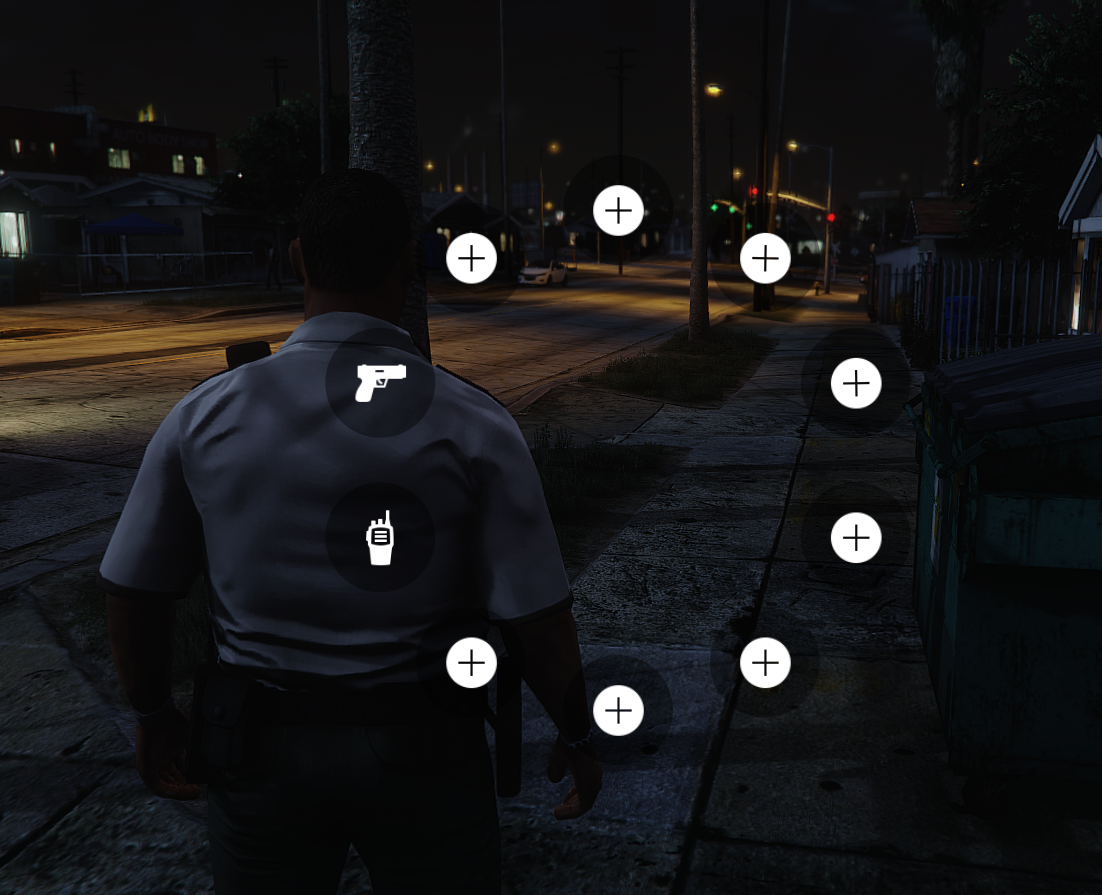Select the pistol slot in the radial menu
The image size is (1102, 895).
(x=380, y=382)
